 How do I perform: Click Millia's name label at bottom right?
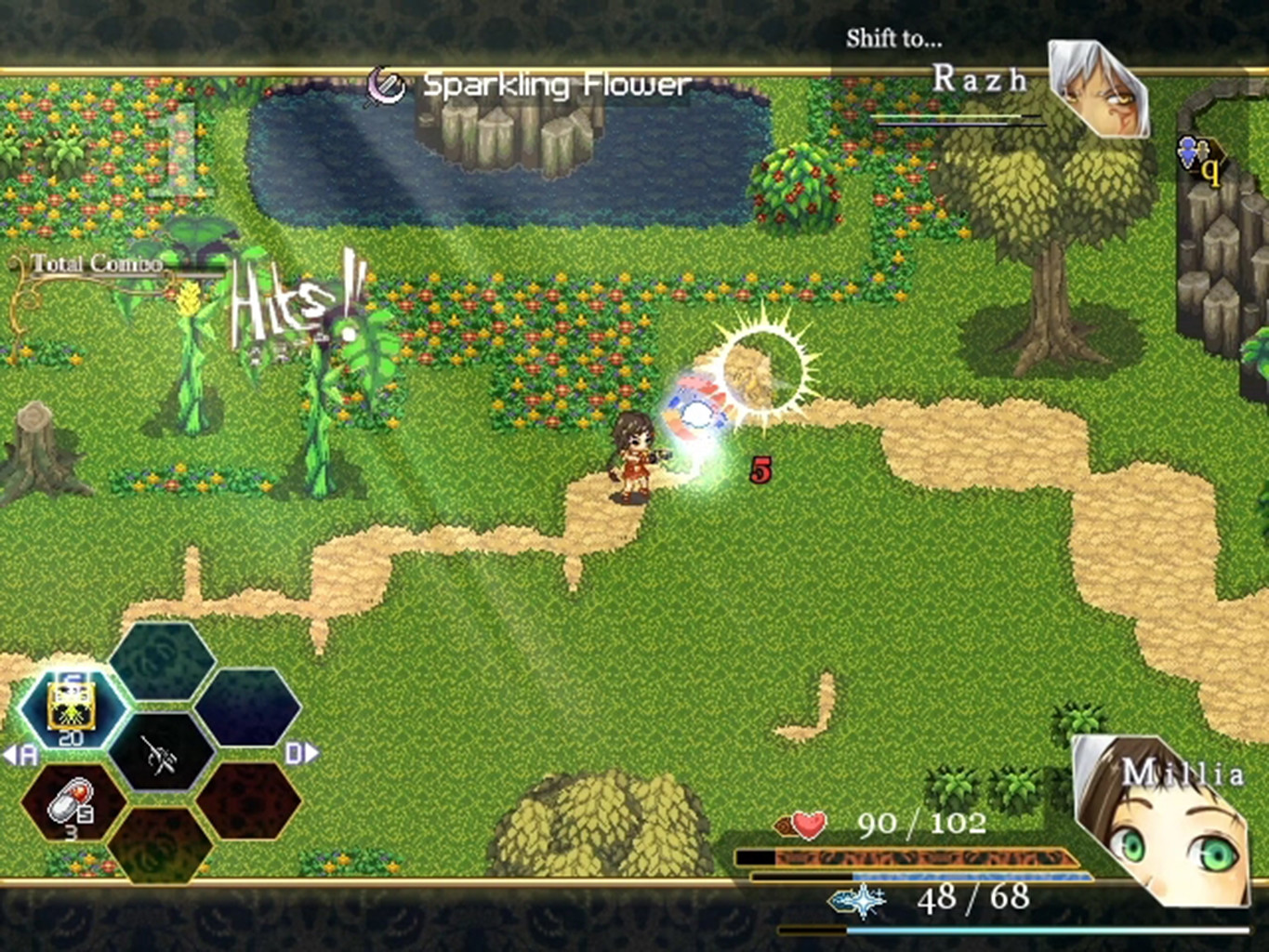point(1184,773)
